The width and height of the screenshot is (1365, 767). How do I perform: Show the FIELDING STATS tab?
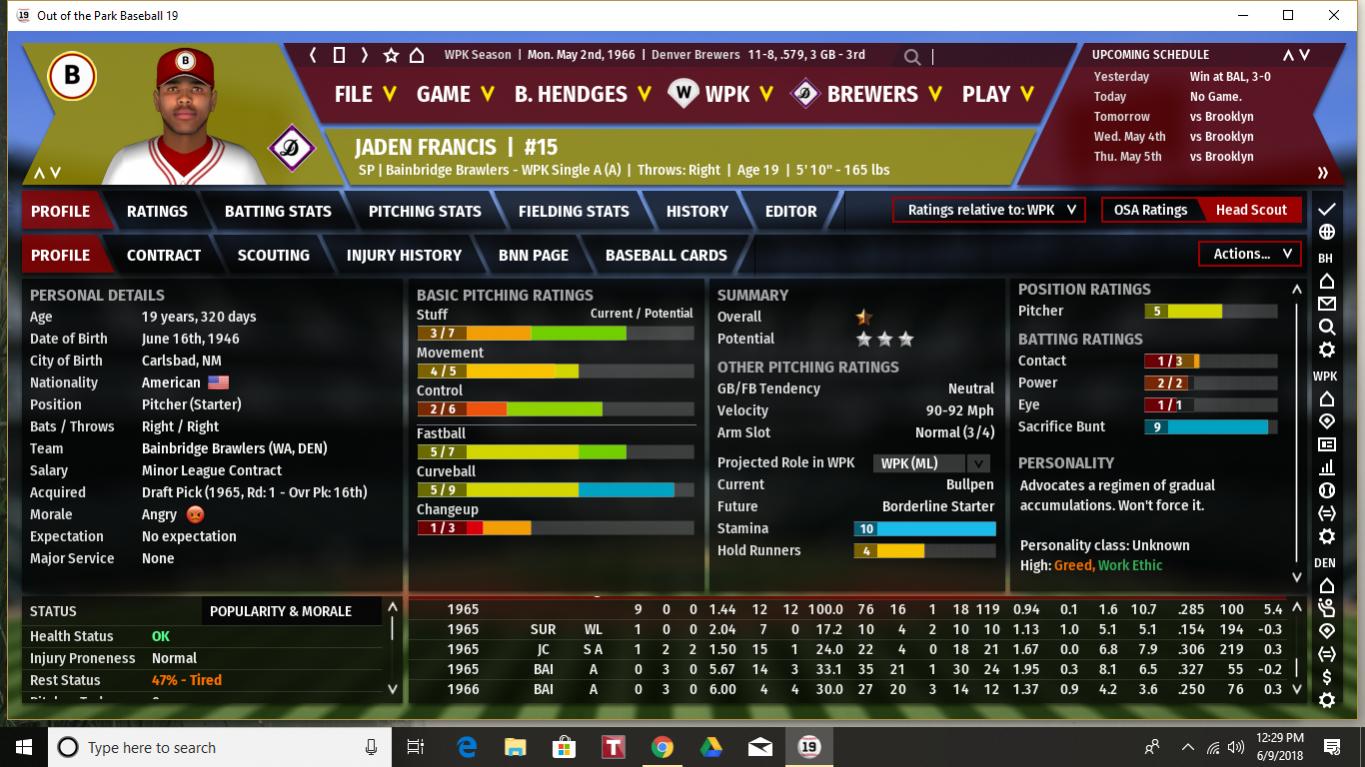(x=574, y=211)
